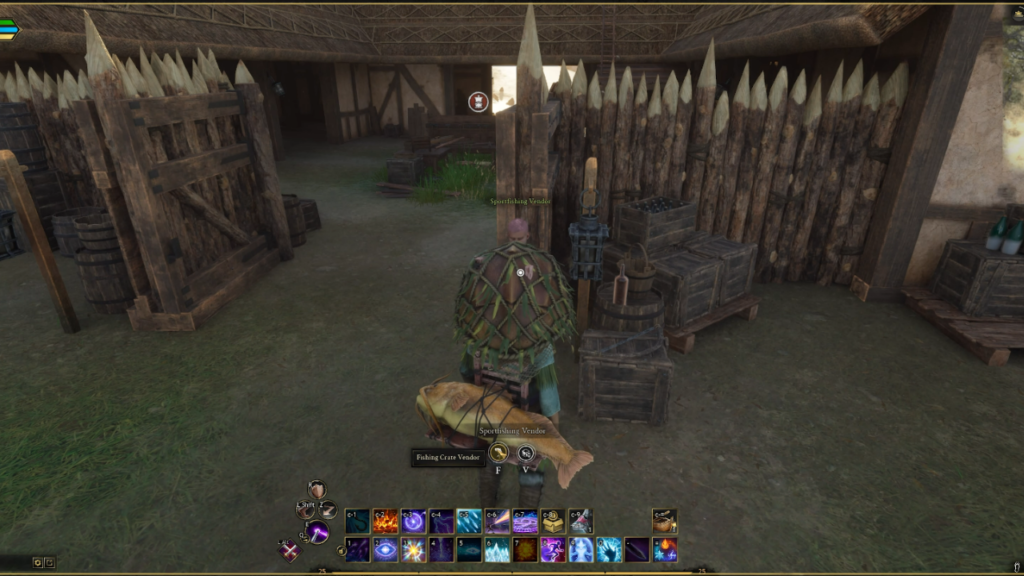Cast the multicolored starburst ability
1024x576 pixels.
click(x=413, y=549)
